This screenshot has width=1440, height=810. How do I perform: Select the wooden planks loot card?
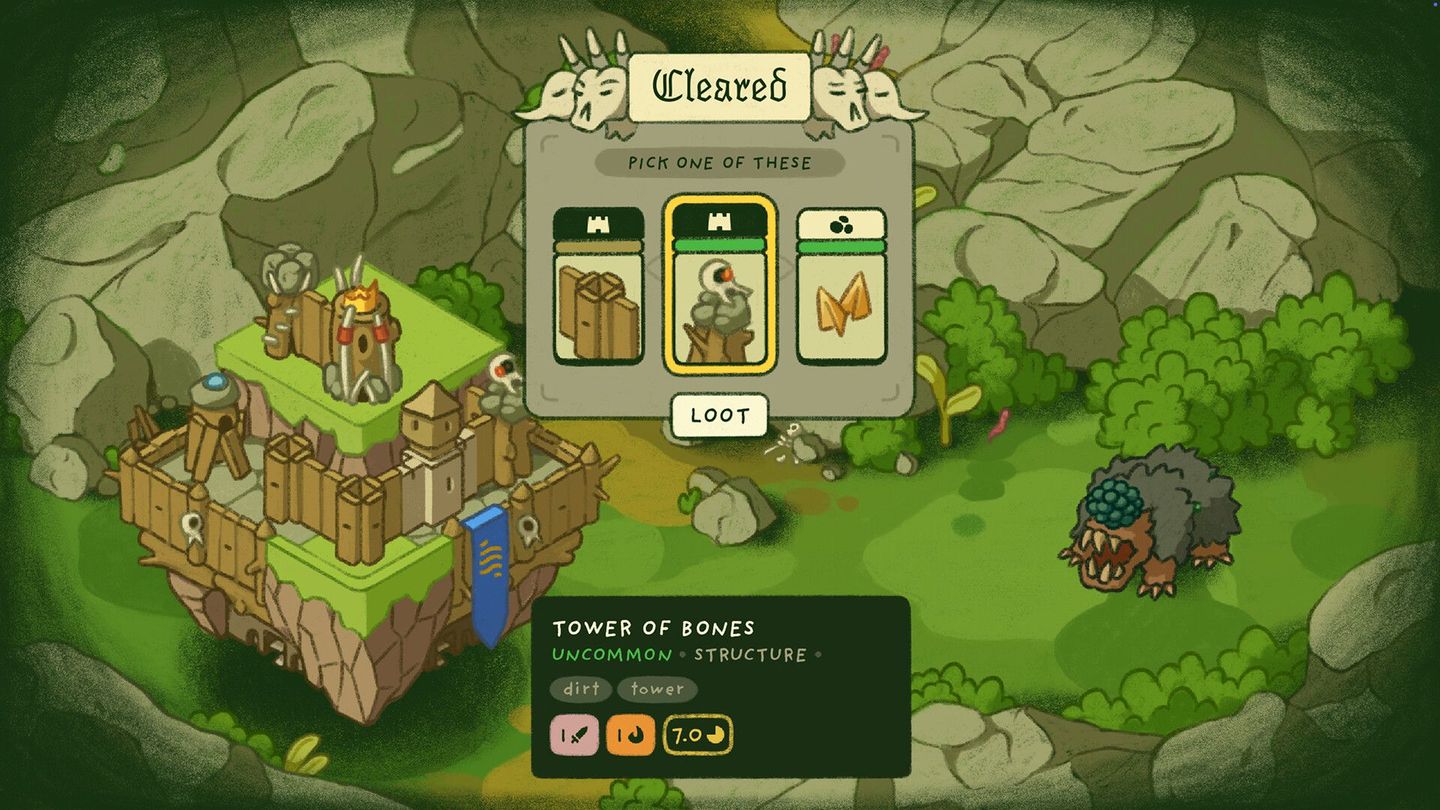597,300
